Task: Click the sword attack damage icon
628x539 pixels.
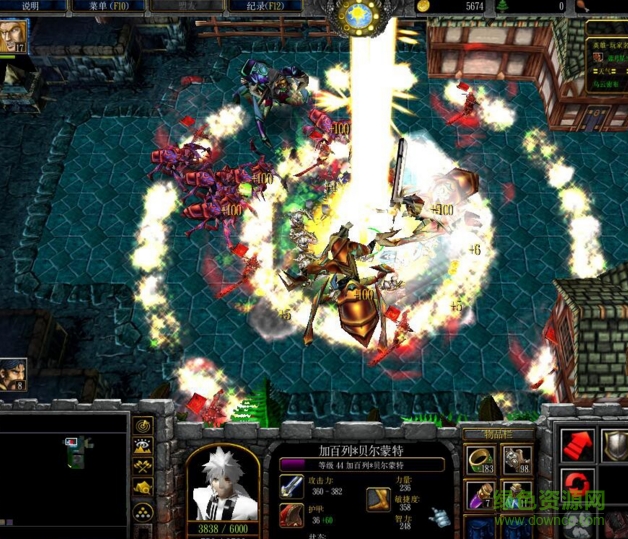Action: coord(293,487)
